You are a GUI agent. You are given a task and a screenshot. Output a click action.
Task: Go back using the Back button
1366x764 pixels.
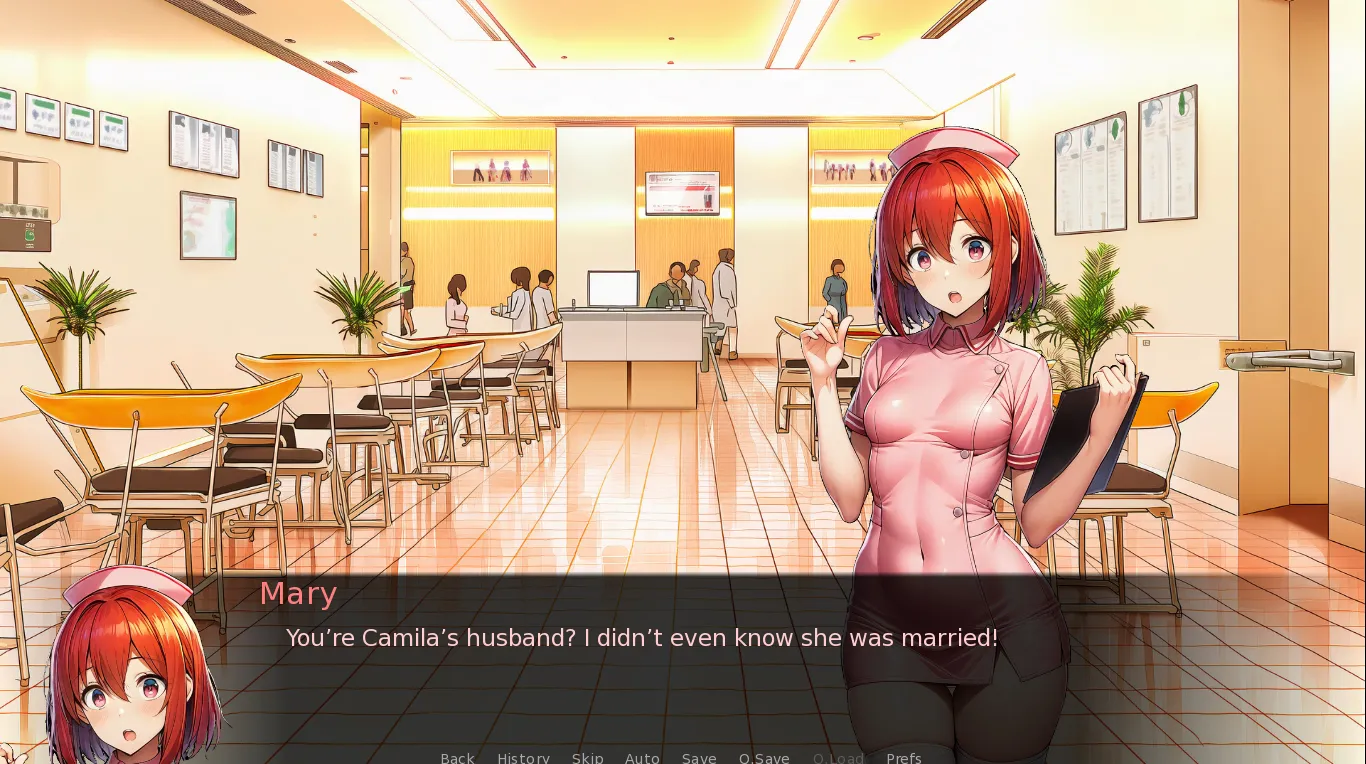(x=457, y=757)
